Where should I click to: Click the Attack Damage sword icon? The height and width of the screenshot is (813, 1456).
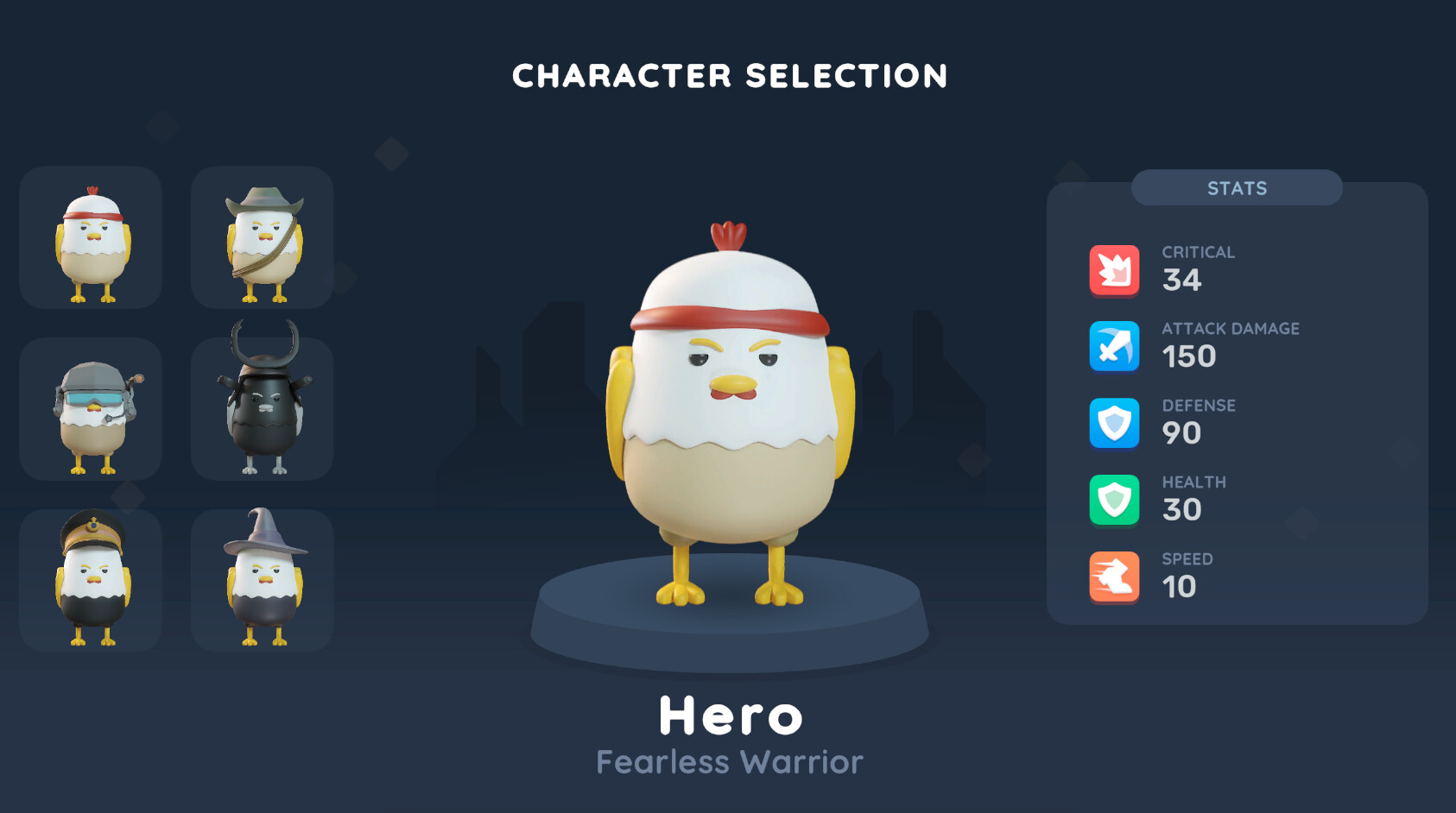click(1114, 346)
